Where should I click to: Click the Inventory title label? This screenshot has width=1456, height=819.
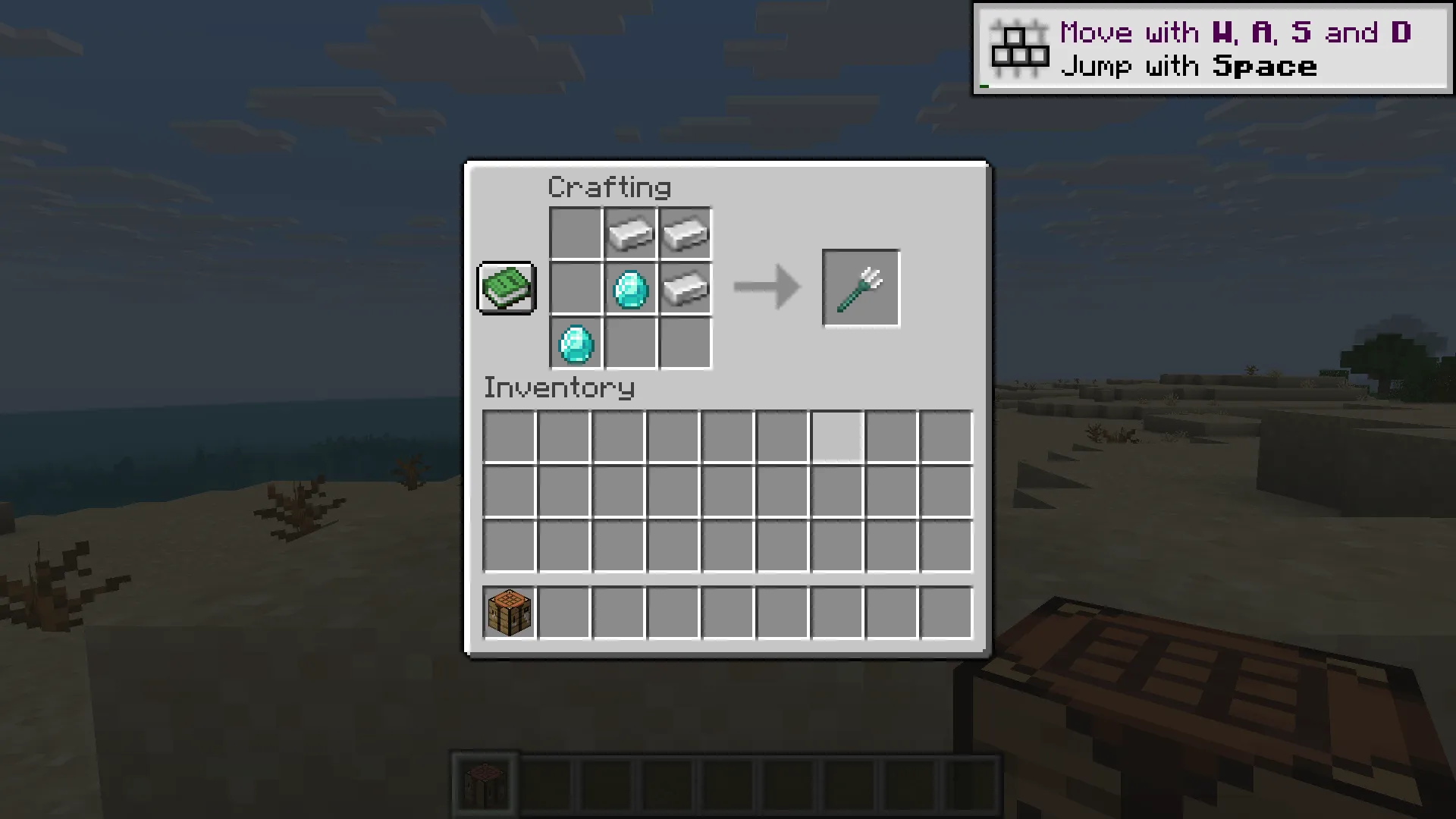pyautogui.click(x=560, y=388)
